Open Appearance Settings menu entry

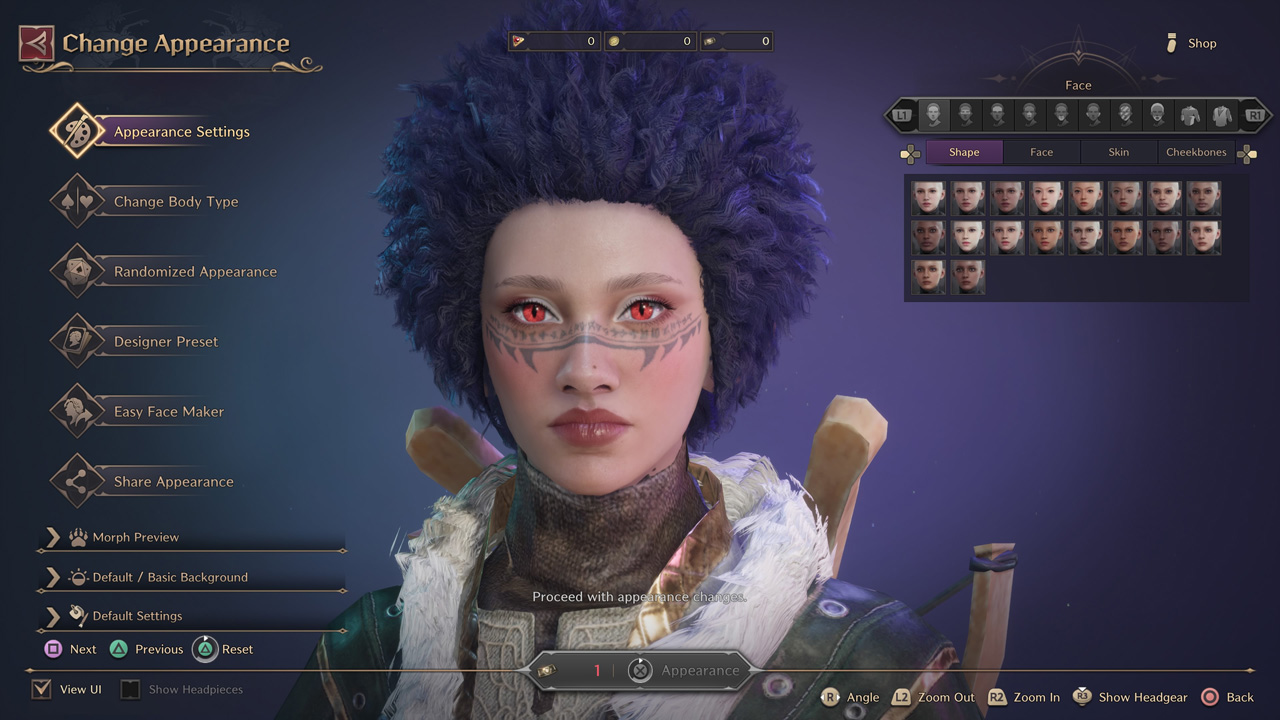[x=181, y=132]
